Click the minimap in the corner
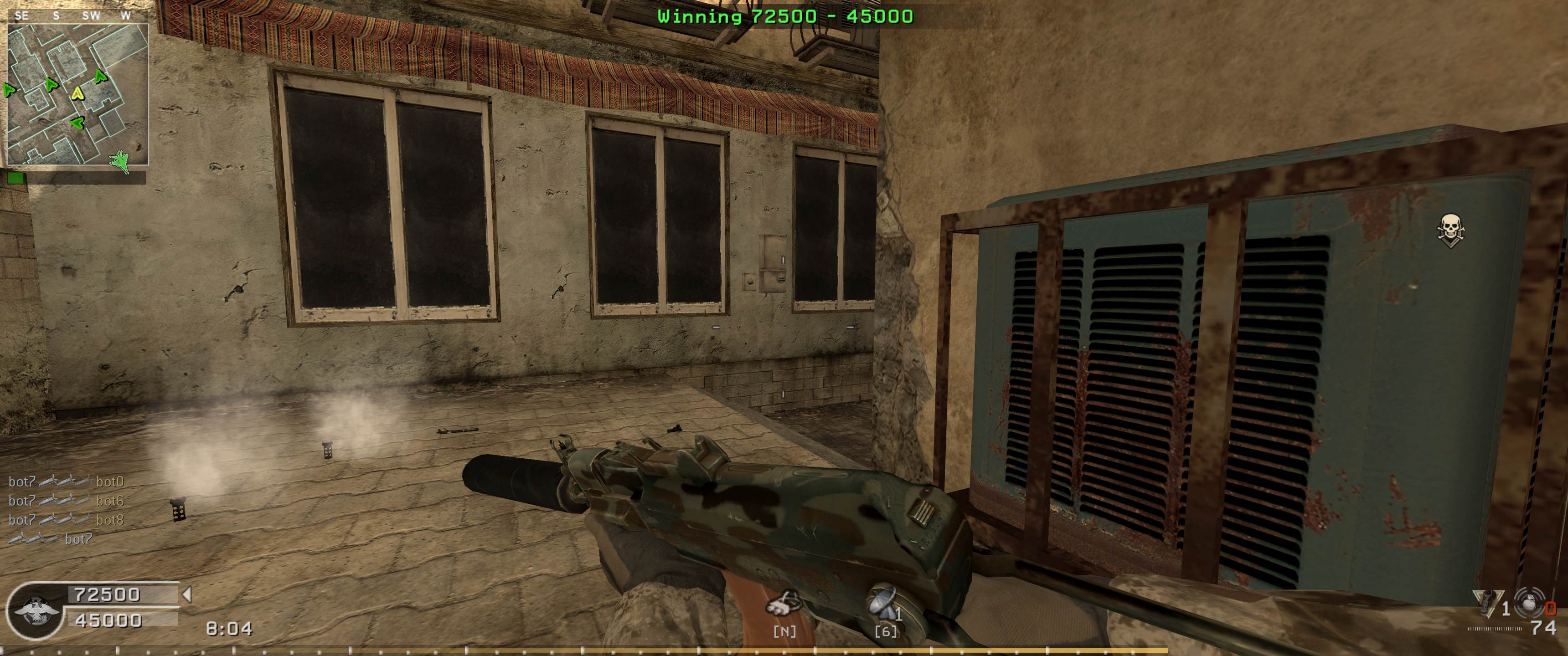Viewport: 1568px width, 656px height. point(77,94)
